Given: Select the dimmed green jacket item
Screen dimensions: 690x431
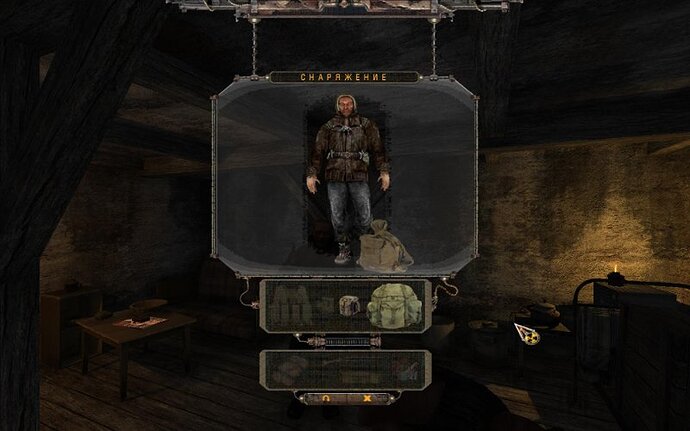Looking at the screenshot, I should [x=288, y=305].
